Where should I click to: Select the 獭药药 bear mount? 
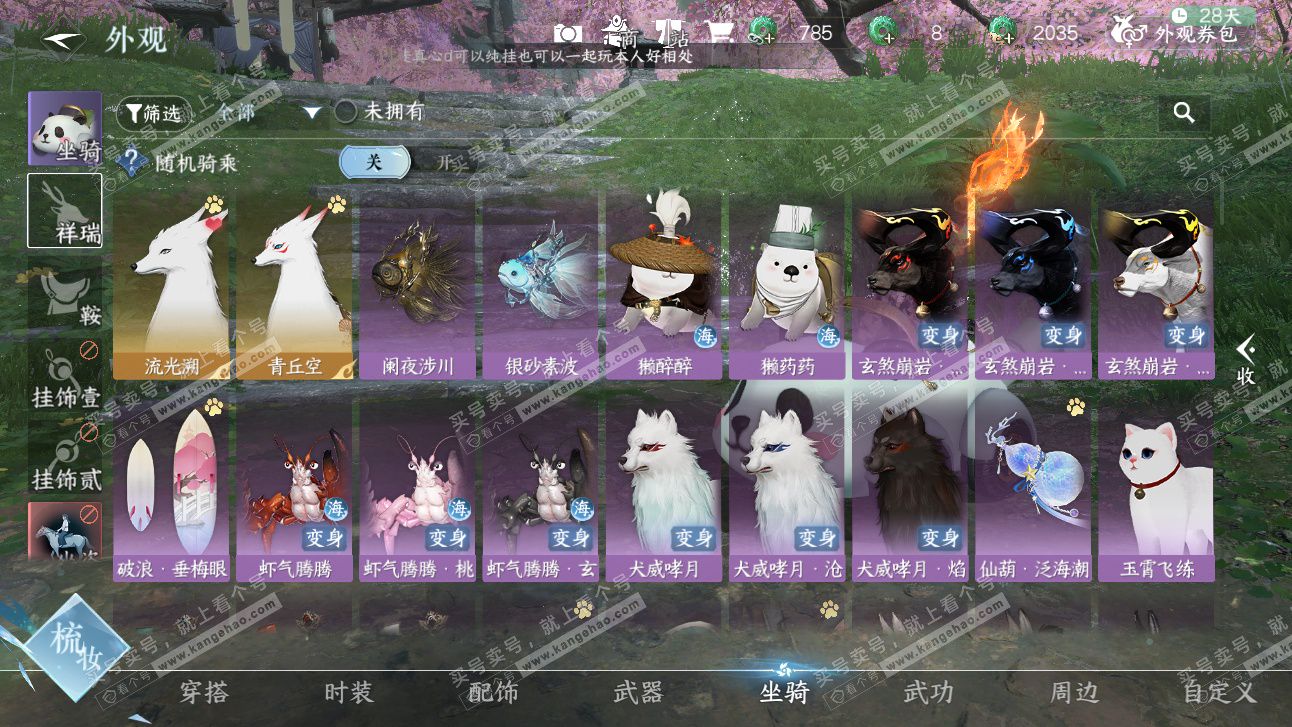coord(788,286)
